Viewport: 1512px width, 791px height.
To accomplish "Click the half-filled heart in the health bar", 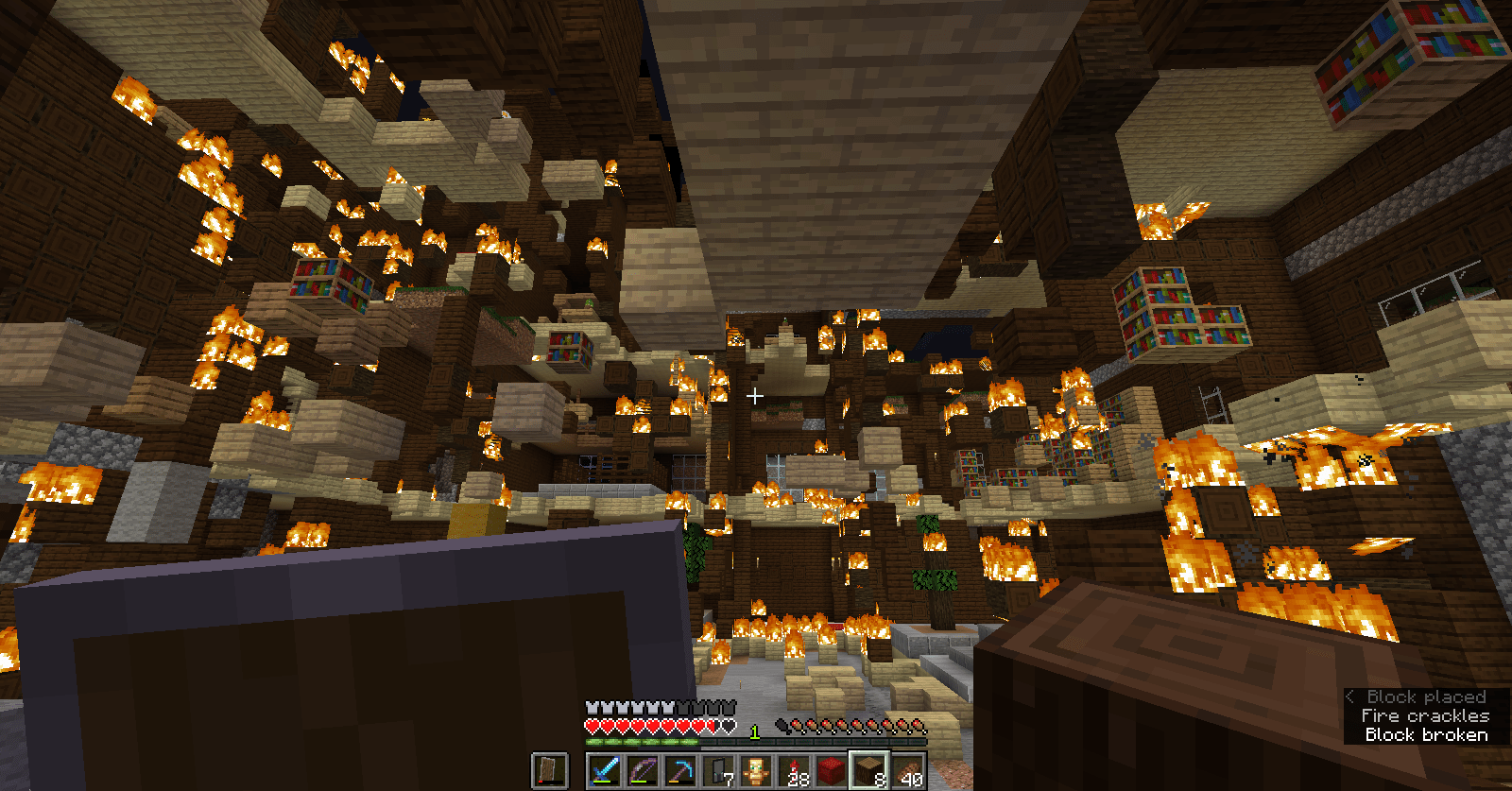I will point(710,725).
